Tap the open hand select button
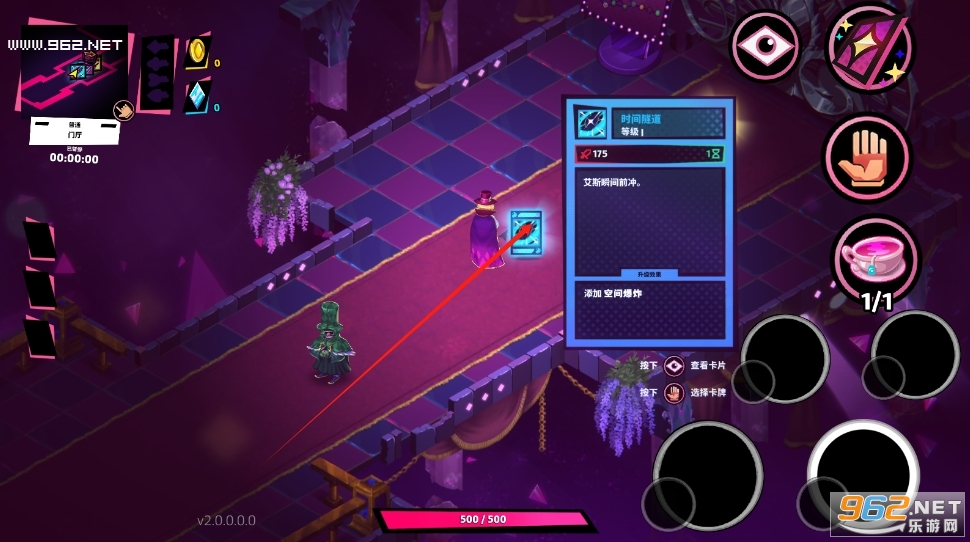This screenshot has height=542, width=970. (865, 157)
